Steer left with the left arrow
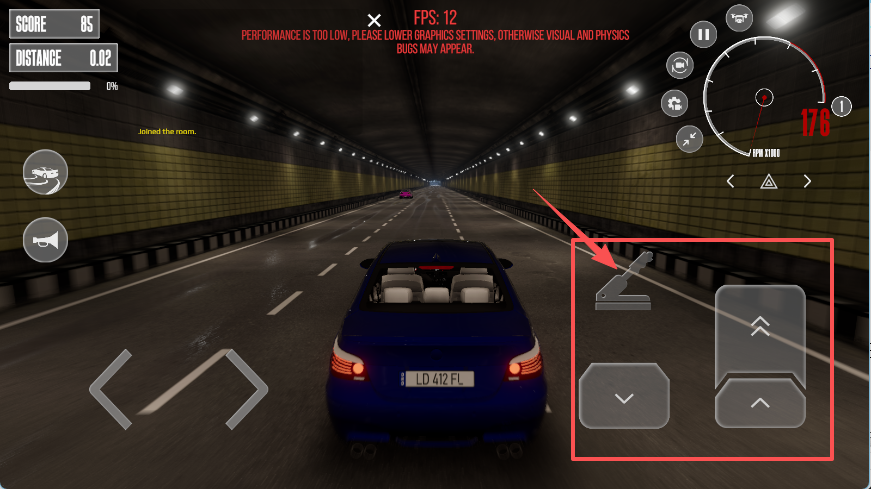The image size is (871, 489). (x=111, y=389)
